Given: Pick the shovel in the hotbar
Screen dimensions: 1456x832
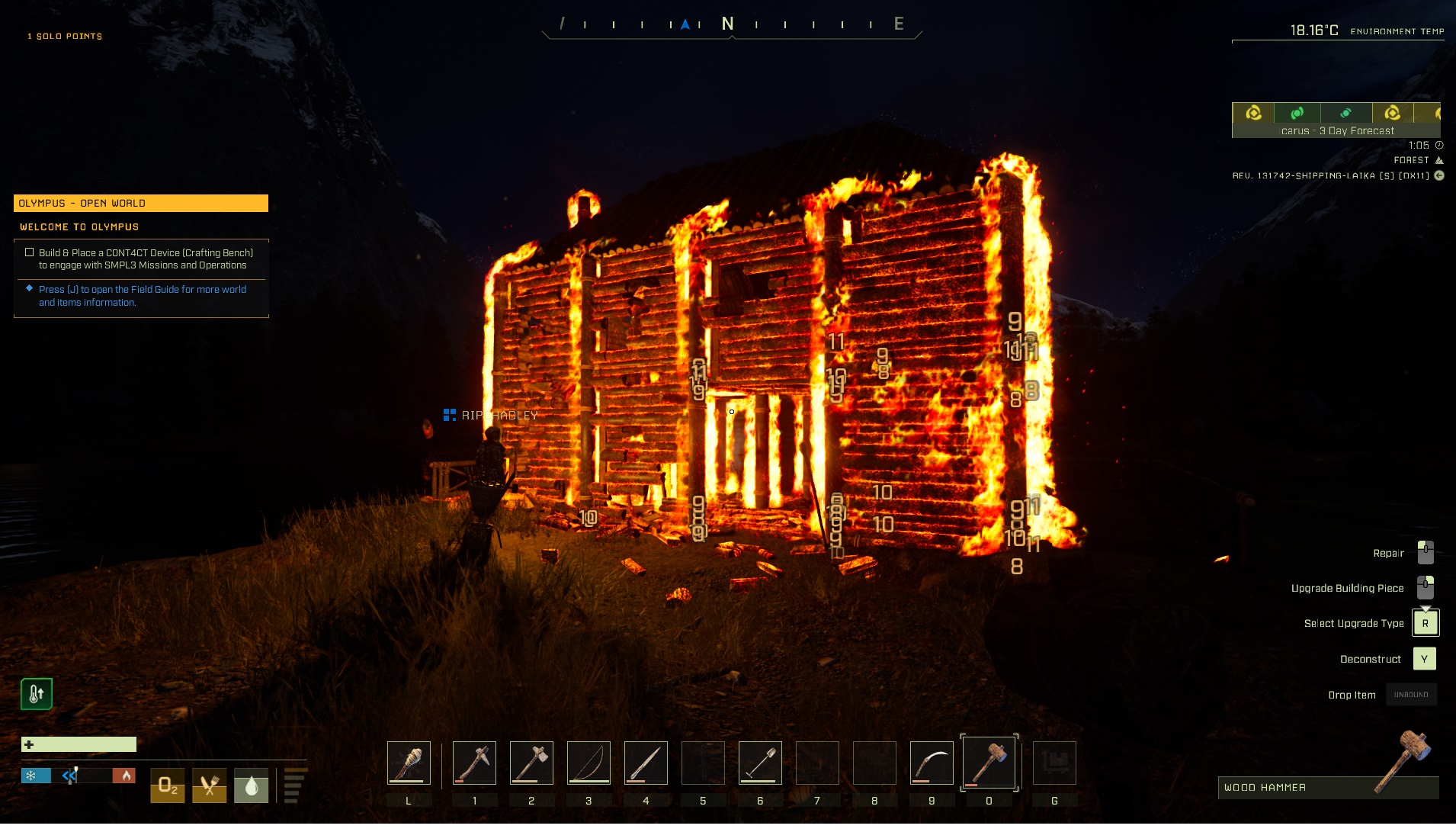Looking at the screenshot, I should (x=760, y=763).
